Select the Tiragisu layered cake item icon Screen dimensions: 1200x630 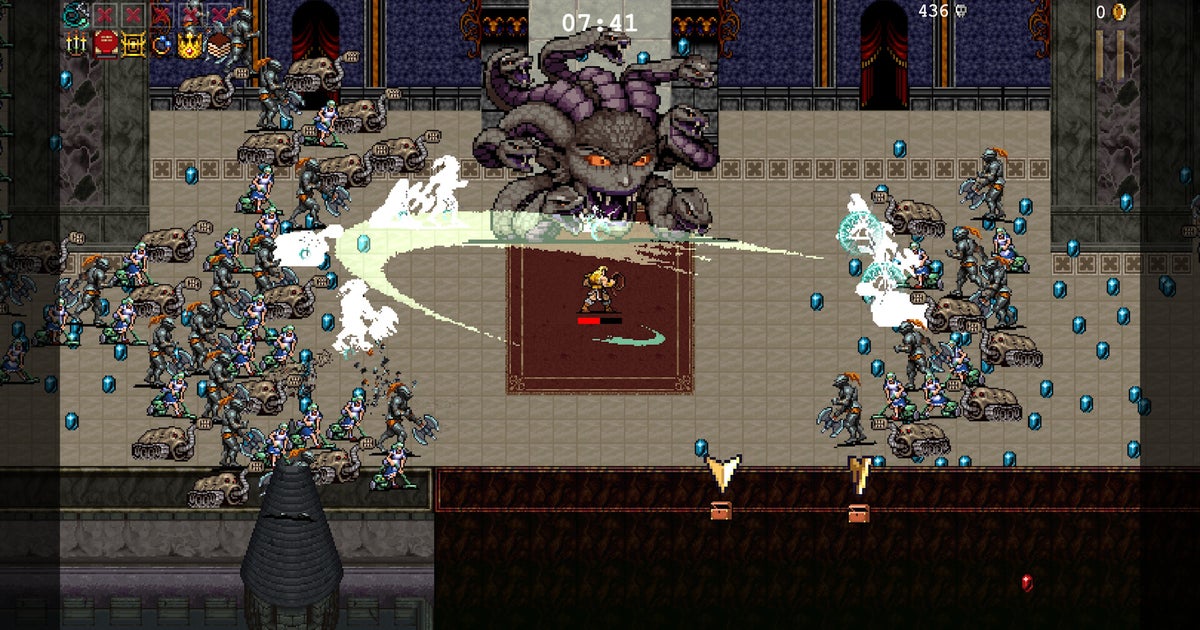(x=218, y=43)
